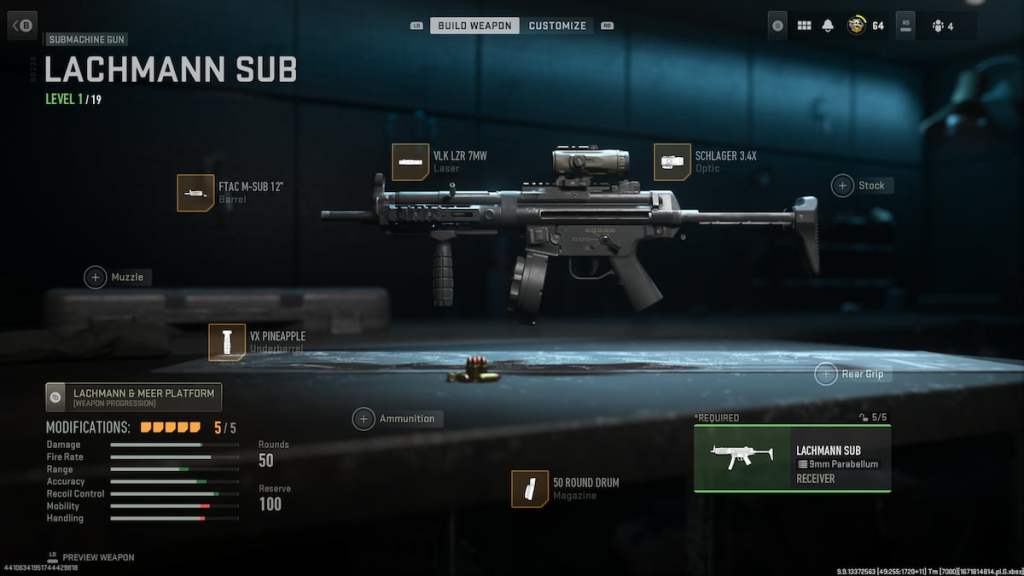Add a Rear Grip attachment

click(x=826, y=374)
